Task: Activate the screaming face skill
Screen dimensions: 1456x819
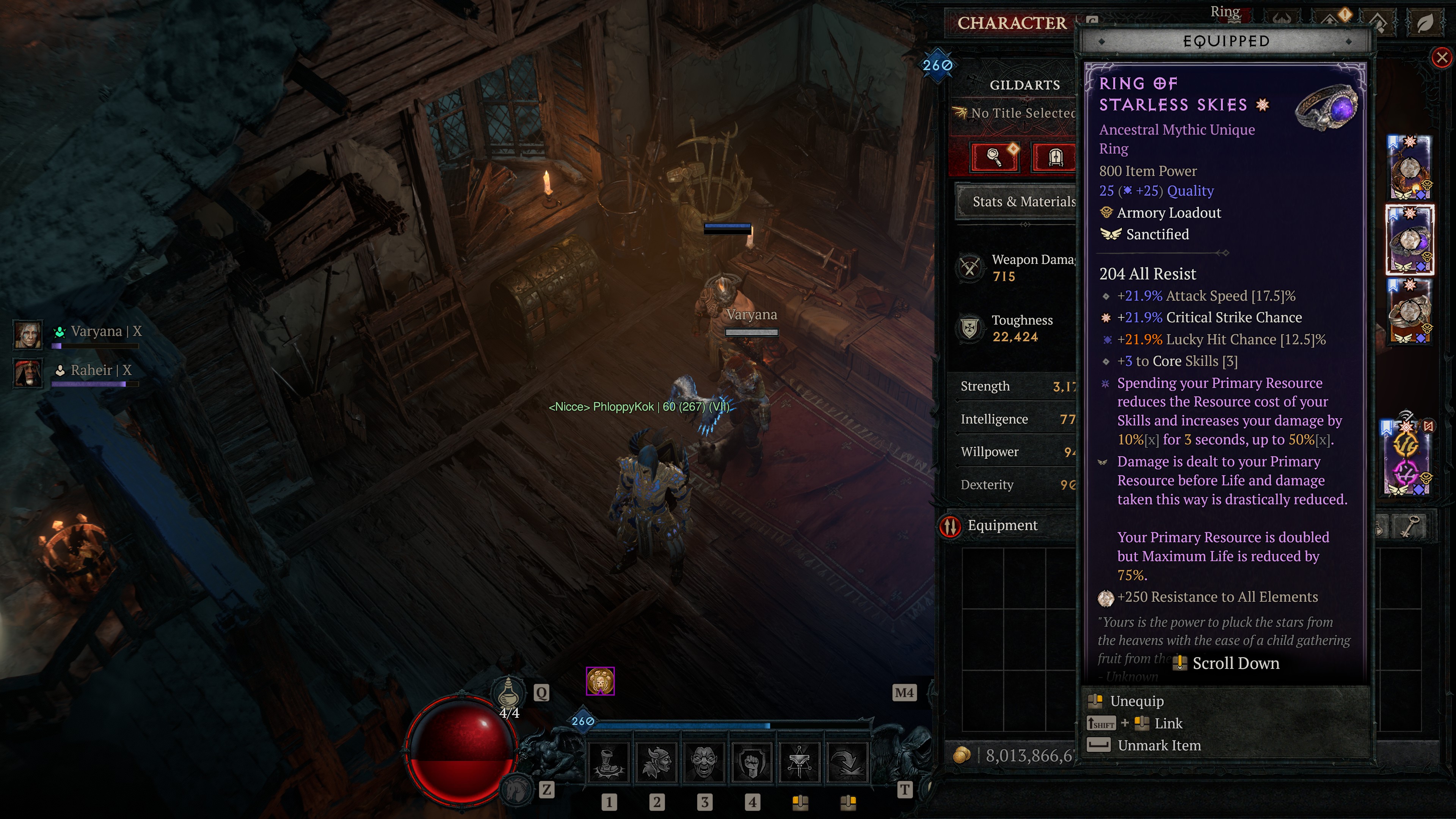Action: [x=704, y=761]
